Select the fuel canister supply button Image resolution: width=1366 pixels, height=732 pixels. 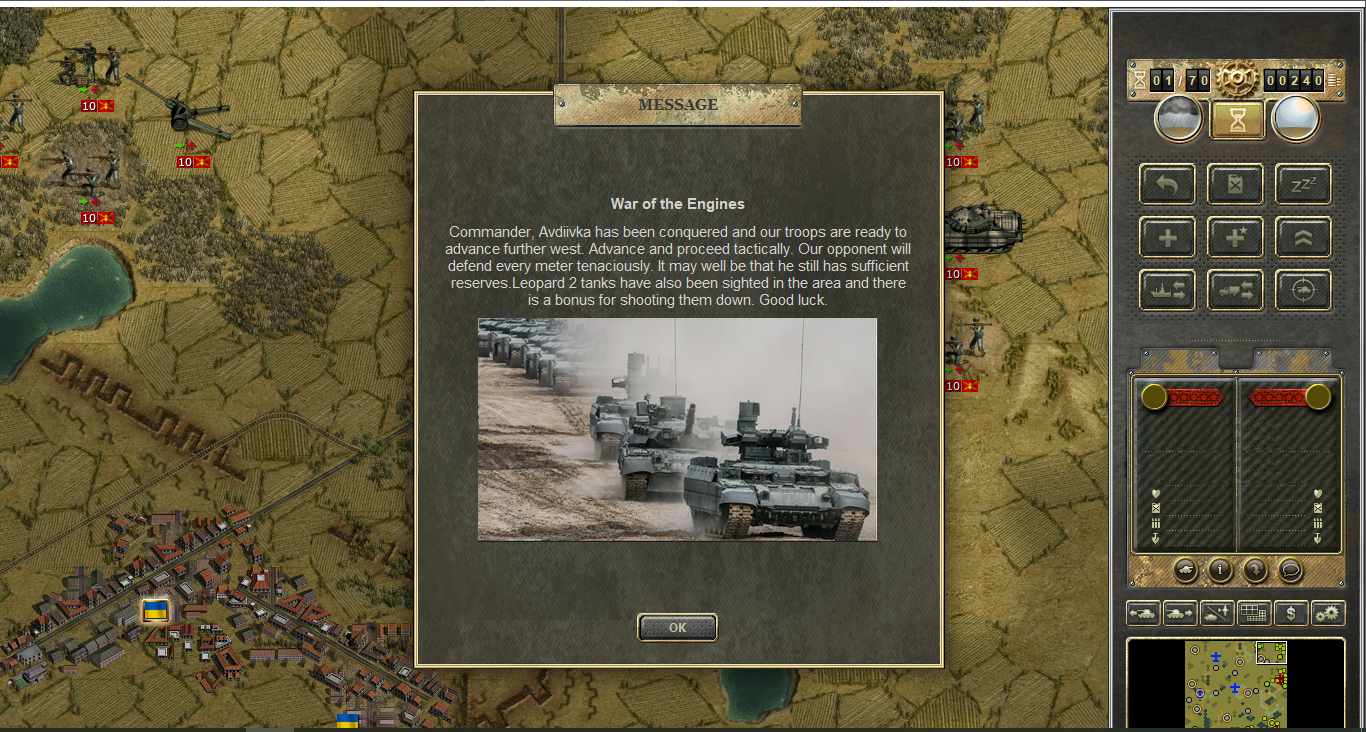coord(1235,184)
